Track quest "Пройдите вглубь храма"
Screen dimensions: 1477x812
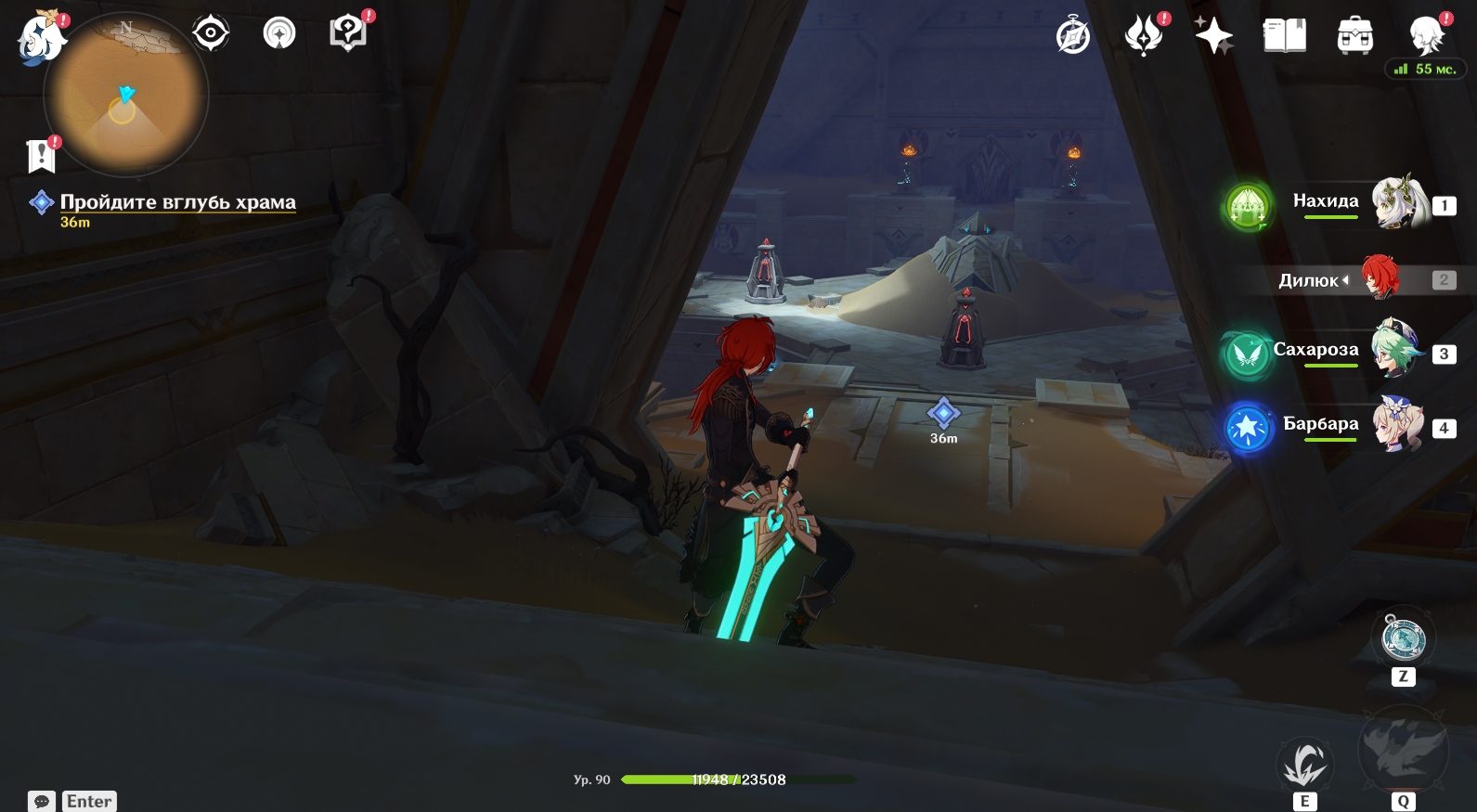click(177, 202)
